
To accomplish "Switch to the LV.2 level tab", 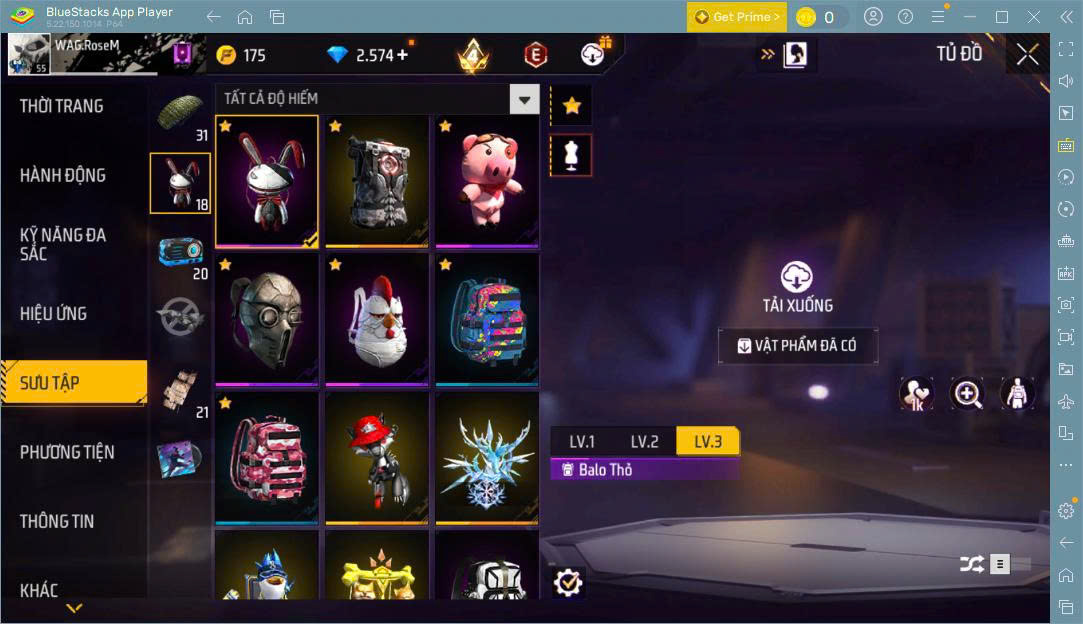I will coord(644,441).
